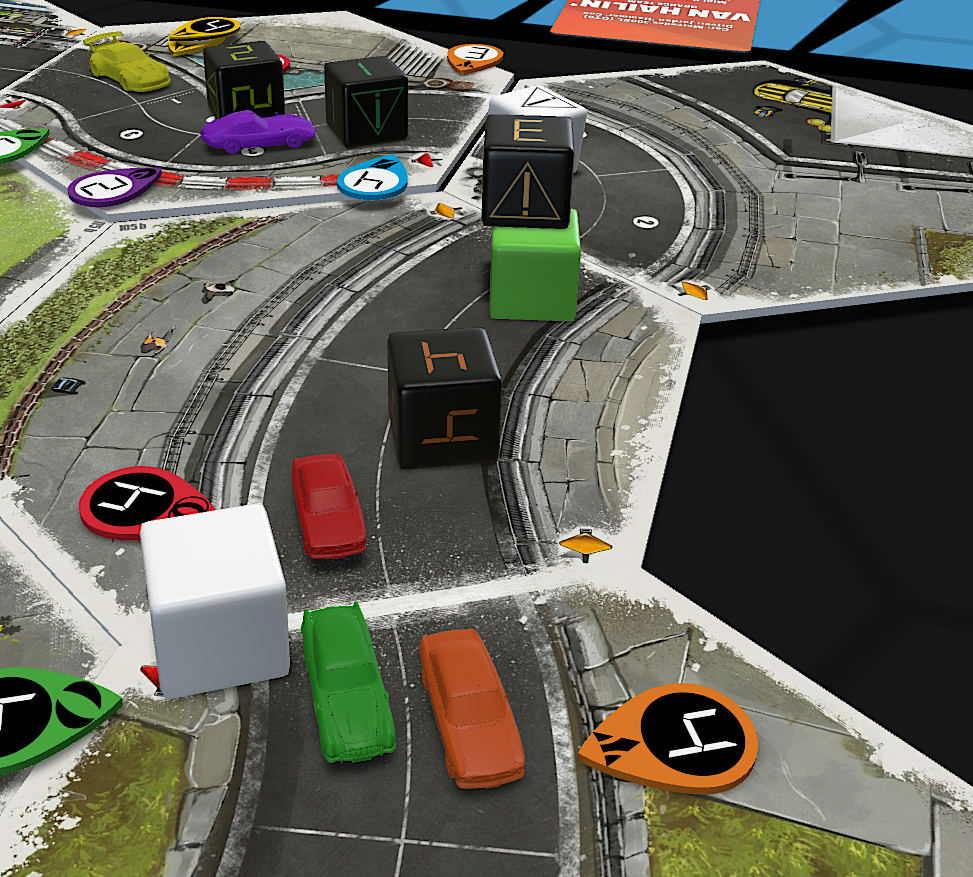Image resolution: width=973 pixels, height=877 pixels.
Task: Select the black warning-triangle die
Action: [528, 172]
